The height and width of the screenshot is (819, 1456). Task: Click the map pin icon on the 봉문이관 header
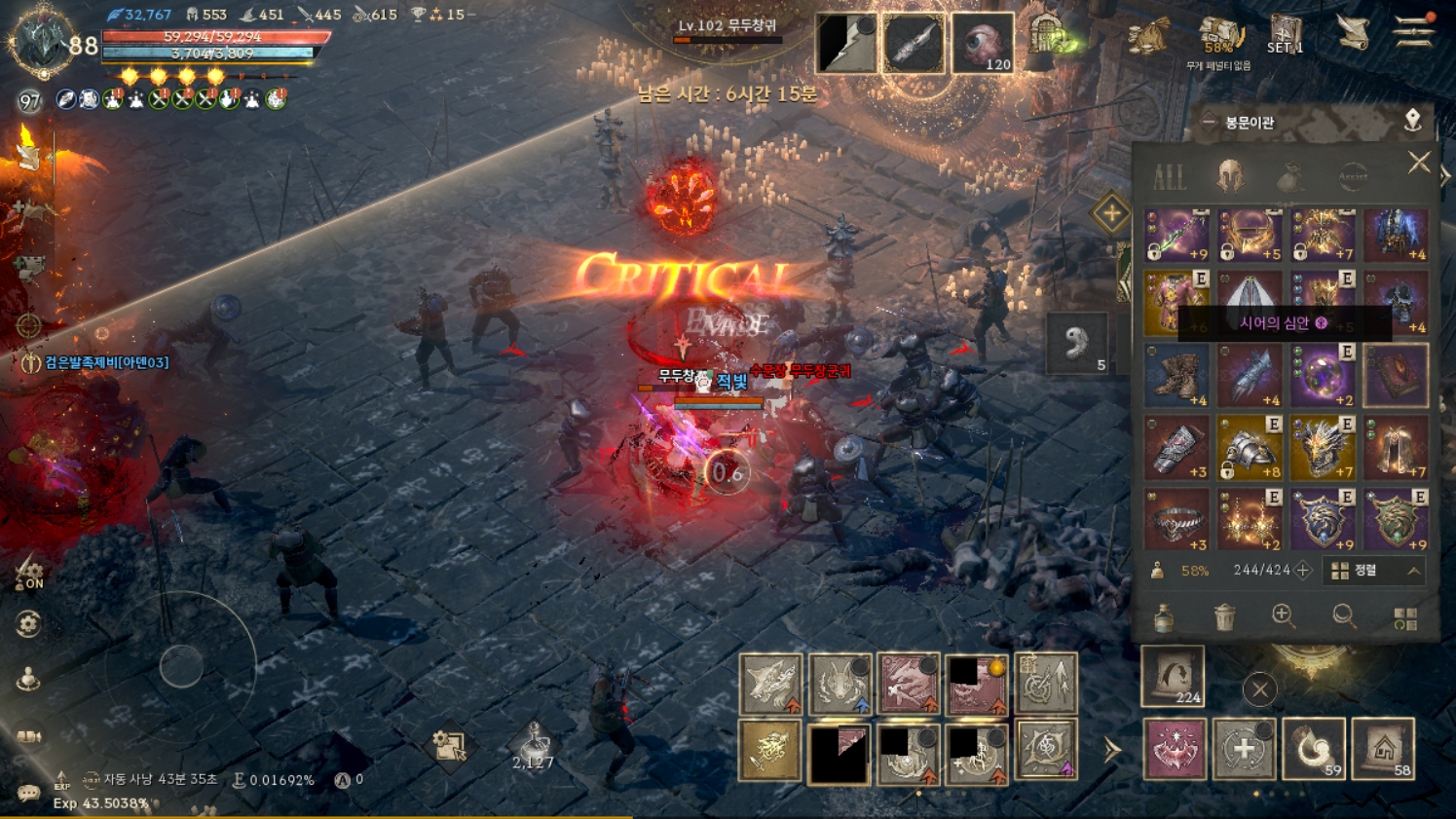[1413, 121]
